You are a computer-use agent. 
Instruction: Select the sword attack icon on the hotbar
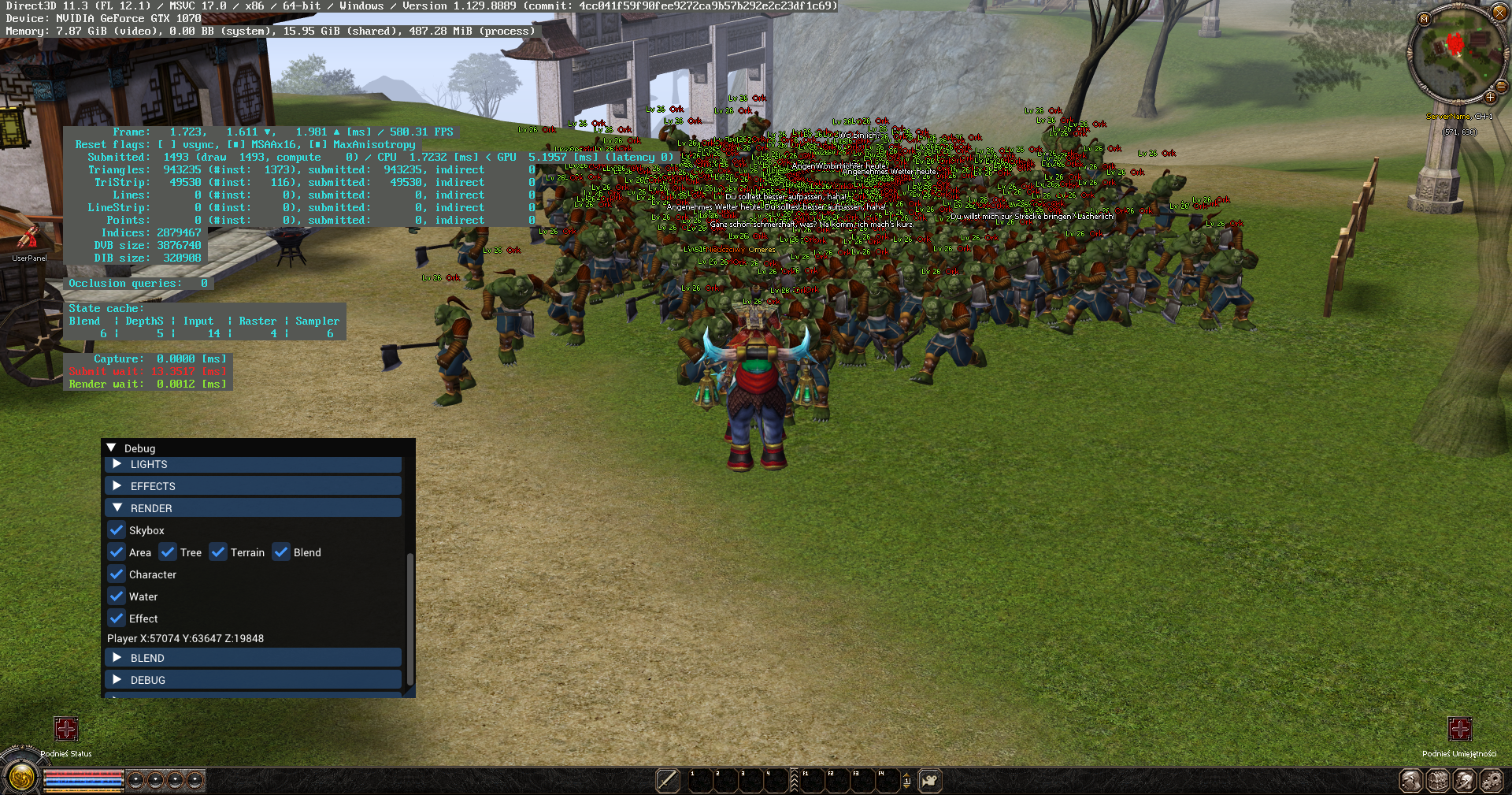(x=667, y=780)
